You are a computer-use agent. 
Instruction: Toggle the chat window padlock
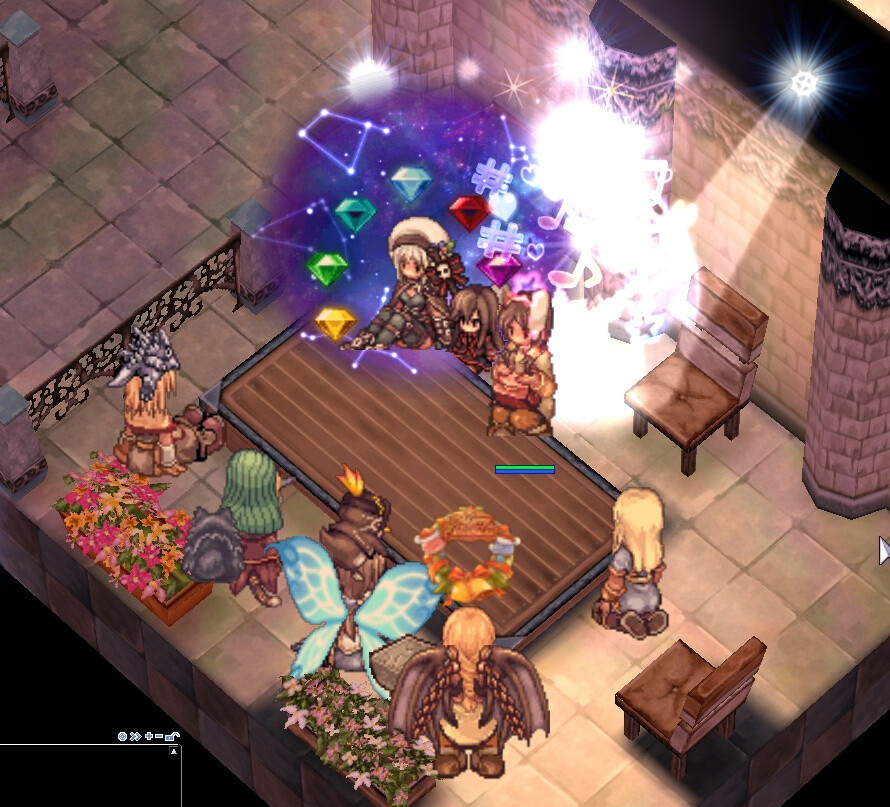(x=172, y=736)
